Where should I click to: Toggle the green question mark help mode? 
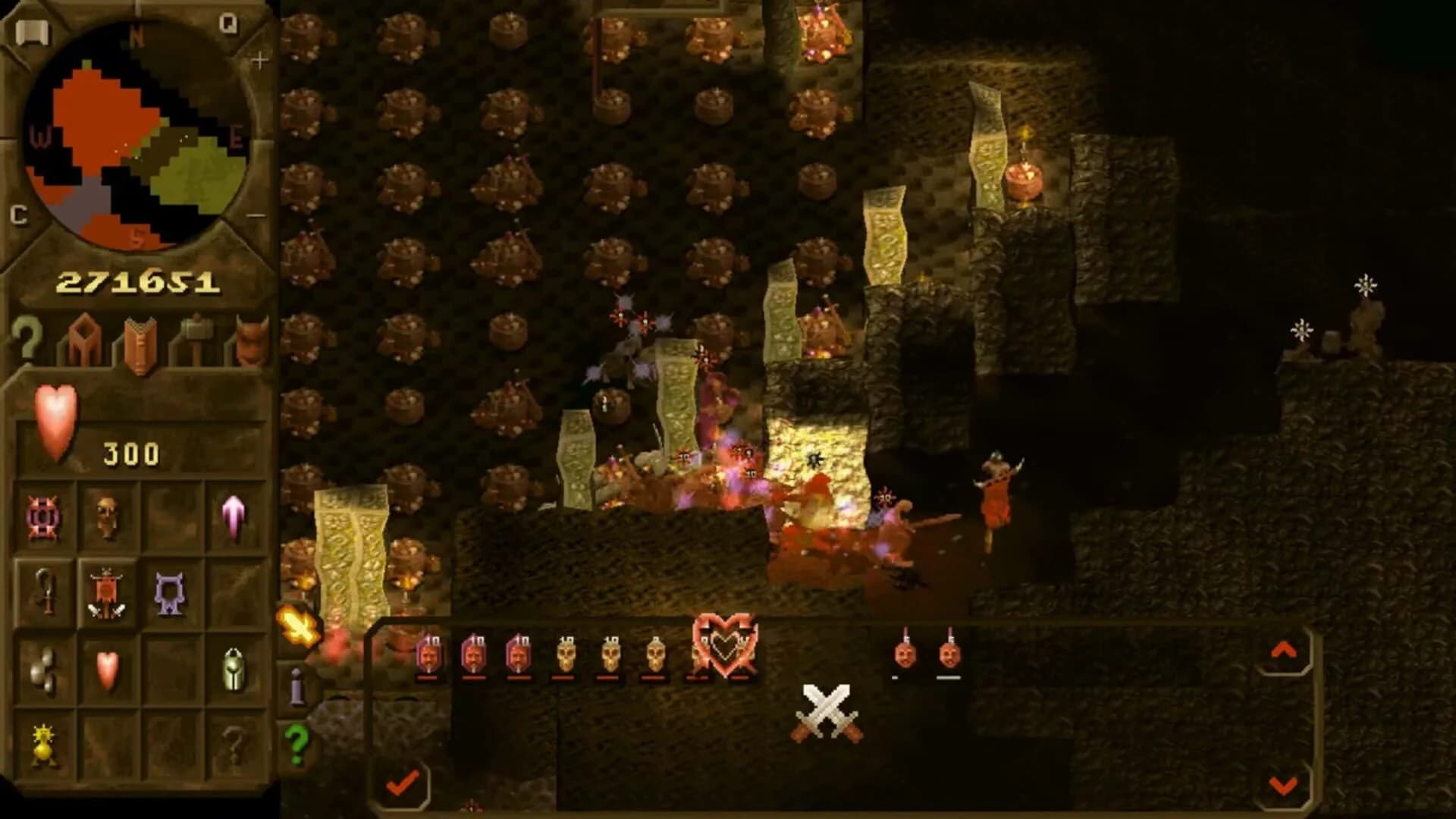tap(296, 742)
